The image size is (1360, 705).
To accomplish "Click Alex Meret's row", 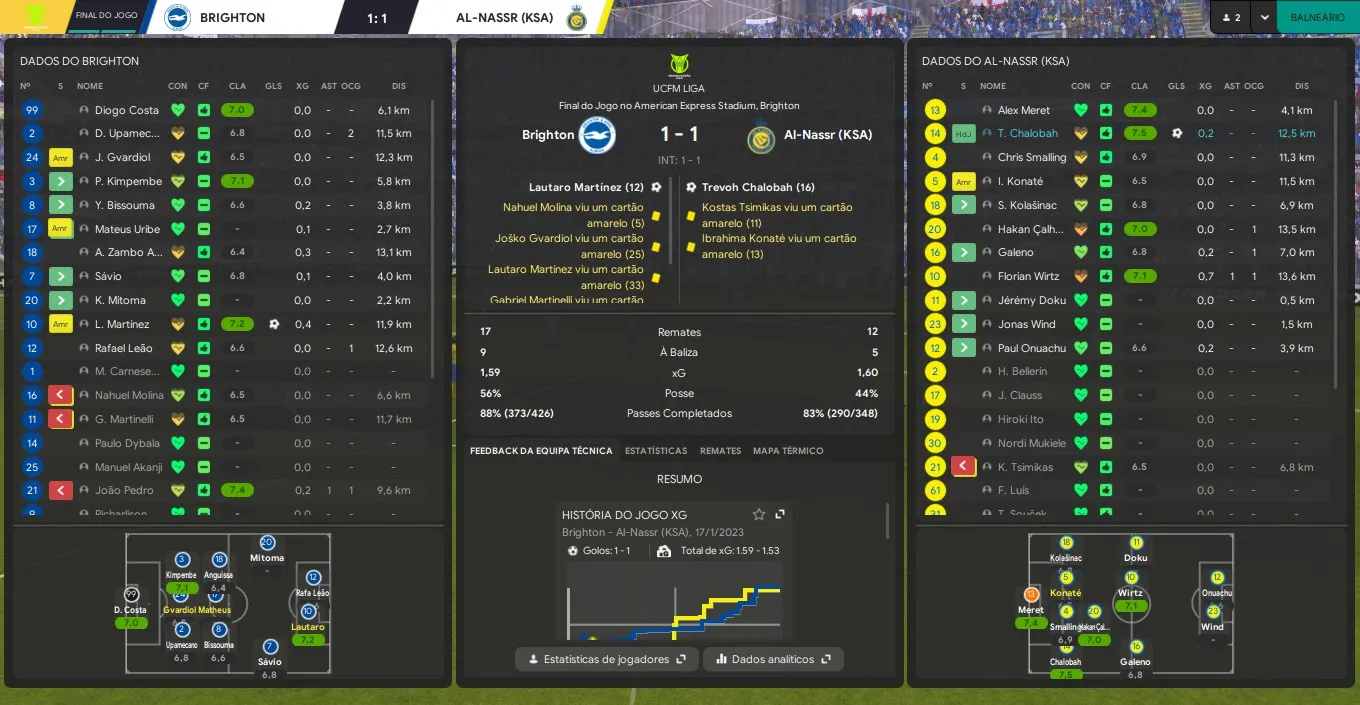I will click(1023, 110).
